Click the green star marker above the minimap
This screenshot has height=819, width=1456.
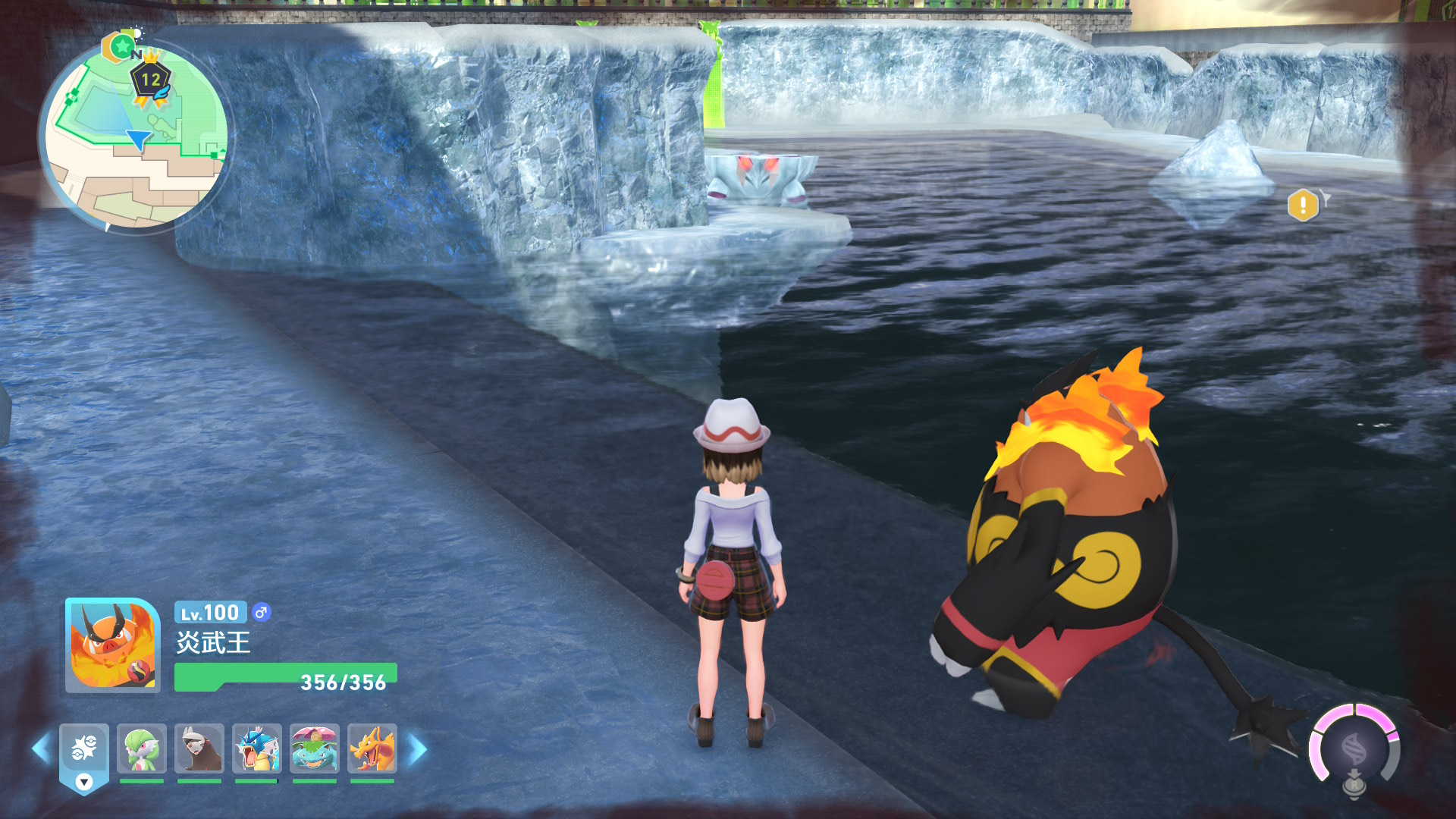point(121,47)
